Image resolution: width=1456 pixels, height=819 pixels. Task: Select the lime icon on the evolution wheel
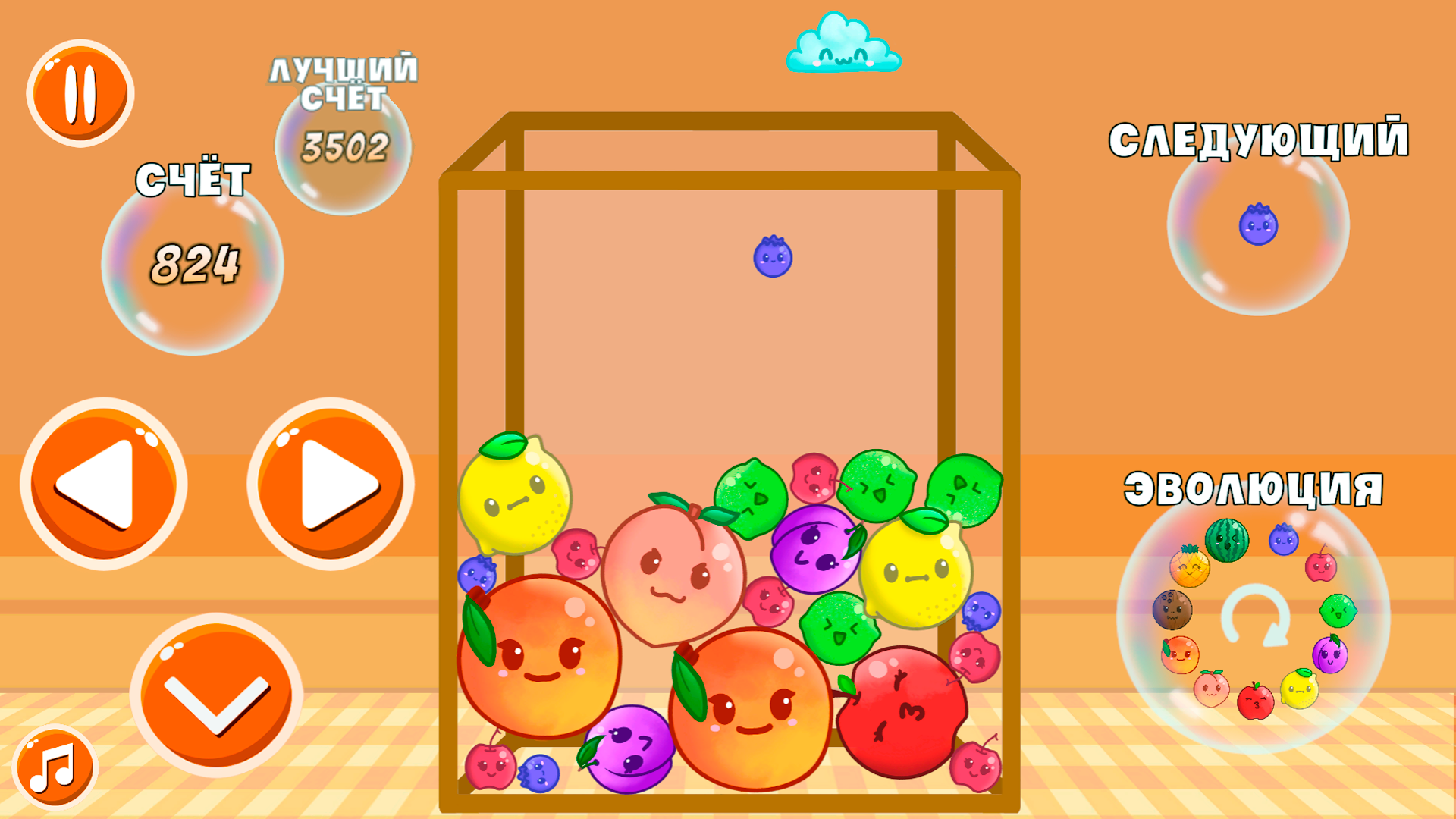tap(1338, 610)
